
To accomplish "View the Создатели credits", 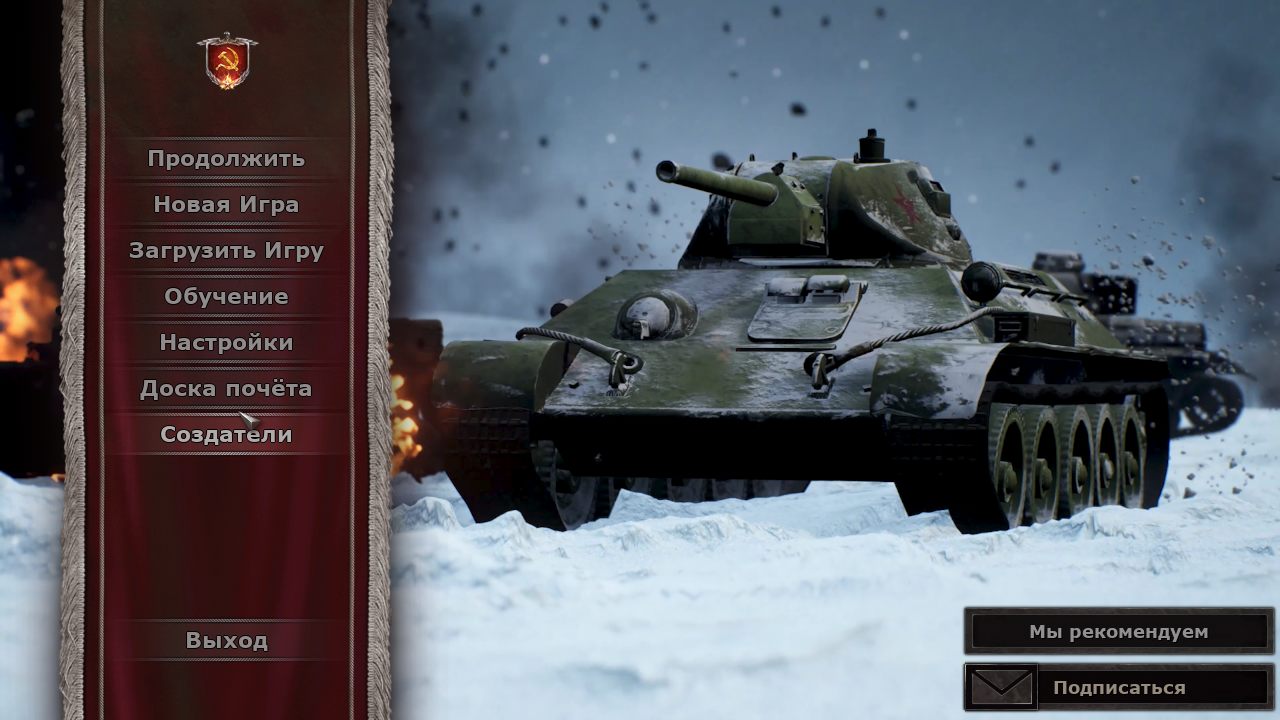I will 226,435.
